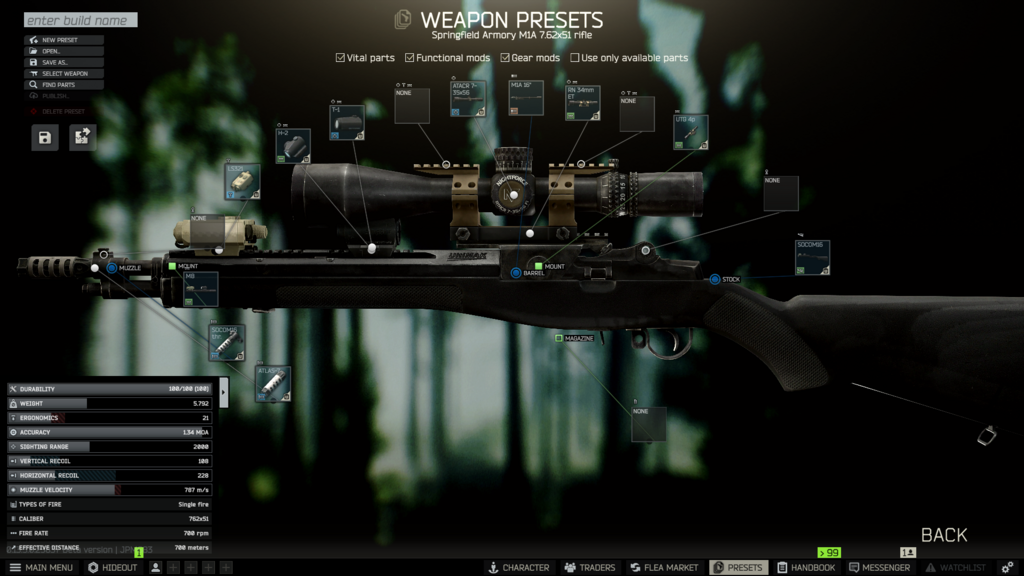
Task: Open the Main Menu
Action: click(41, 567)
